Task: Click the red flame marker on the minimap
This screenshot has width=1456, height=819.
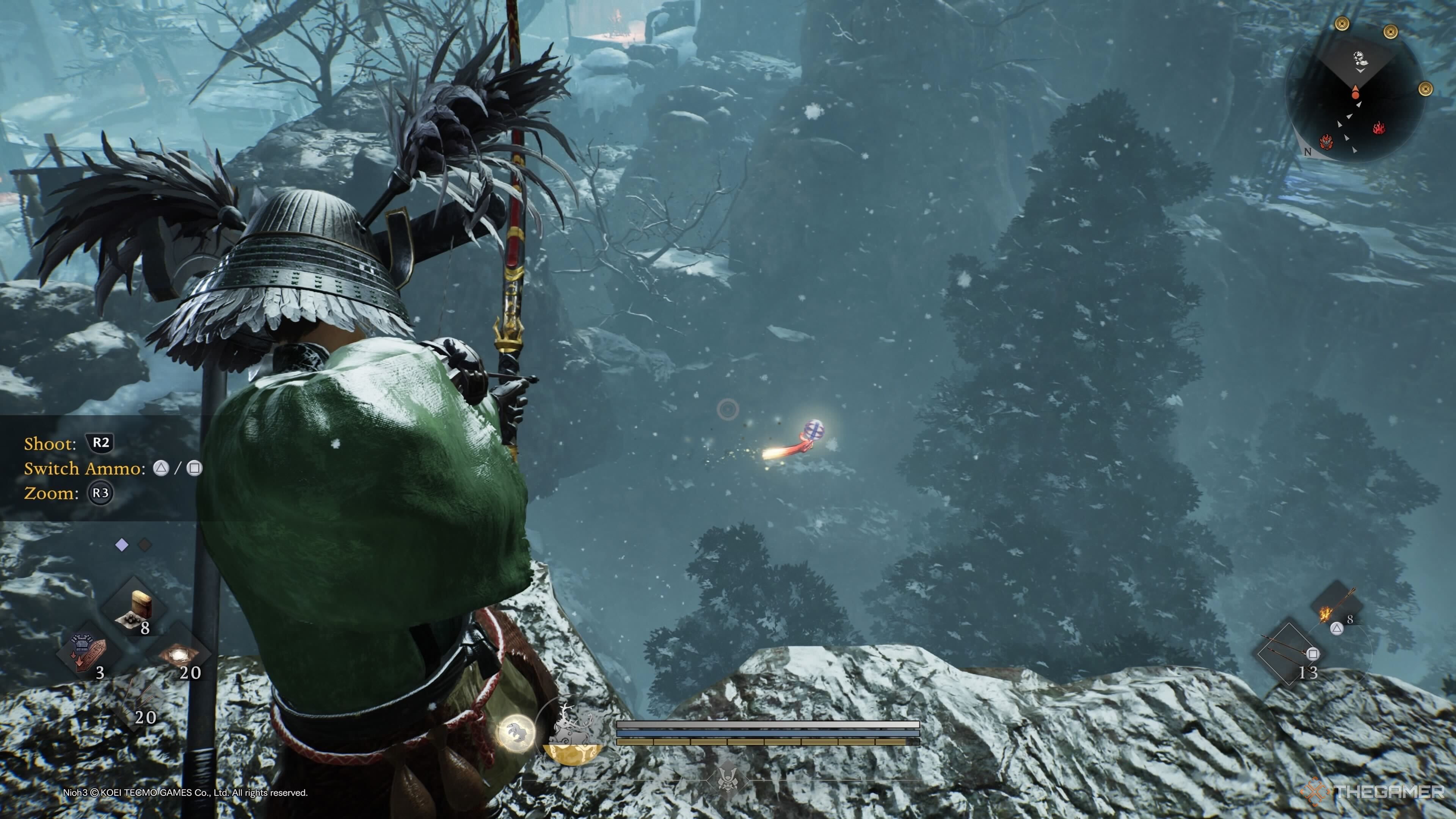Action: (x=1379, y=129)
